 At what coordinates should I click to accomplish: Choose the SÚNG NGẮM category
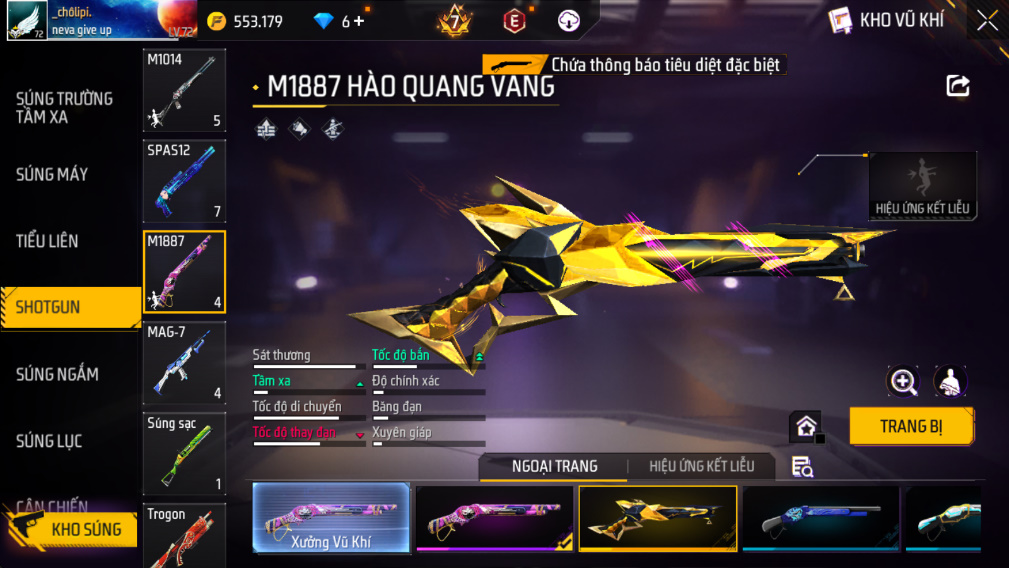coord(57,374)
